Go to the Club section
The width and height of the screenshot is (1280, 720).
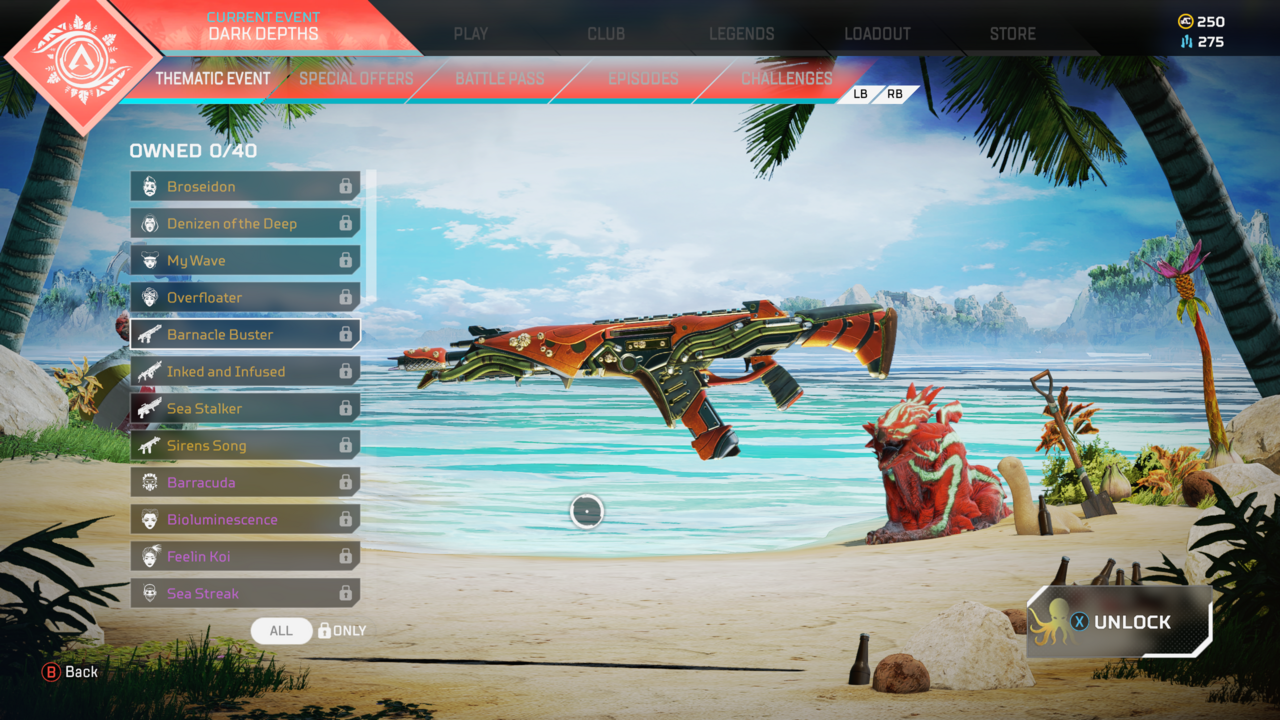click(606, 33)
